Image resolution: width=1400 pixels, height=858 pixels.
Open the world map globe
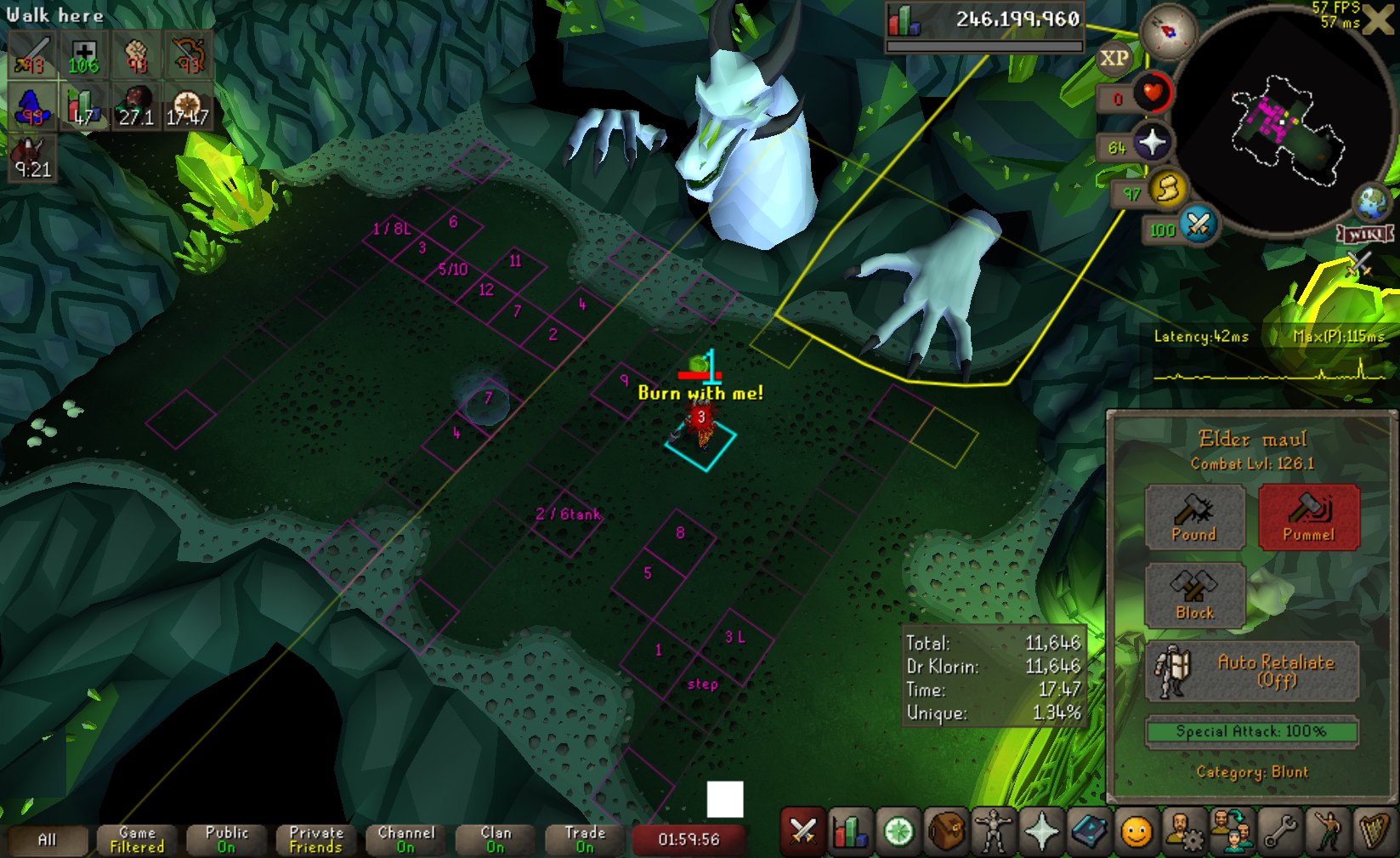(x=1372, y=202)
